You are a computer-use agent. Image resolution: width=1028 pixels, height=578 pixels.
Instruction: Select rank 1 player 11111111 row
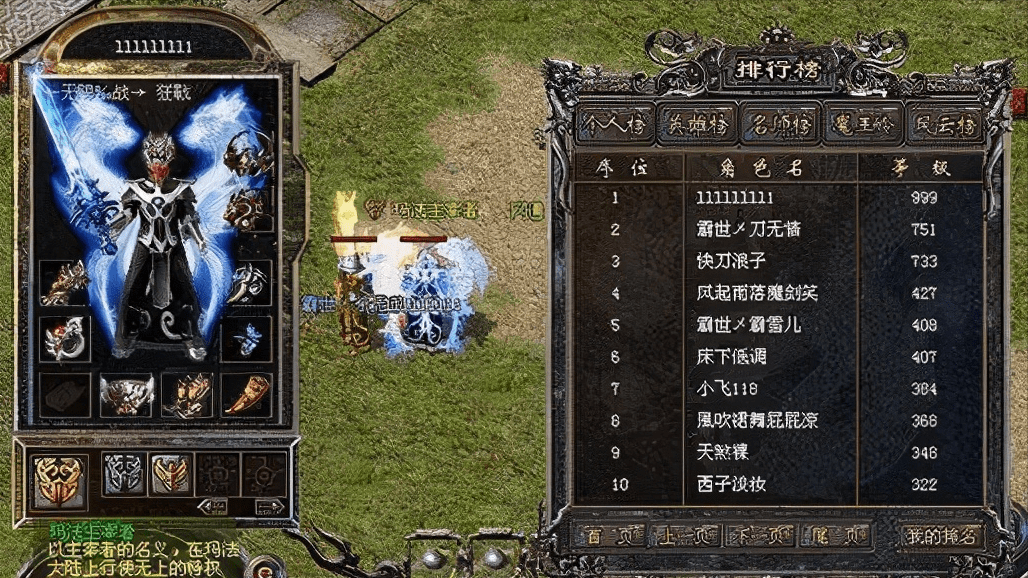click(x=736, y=198)
